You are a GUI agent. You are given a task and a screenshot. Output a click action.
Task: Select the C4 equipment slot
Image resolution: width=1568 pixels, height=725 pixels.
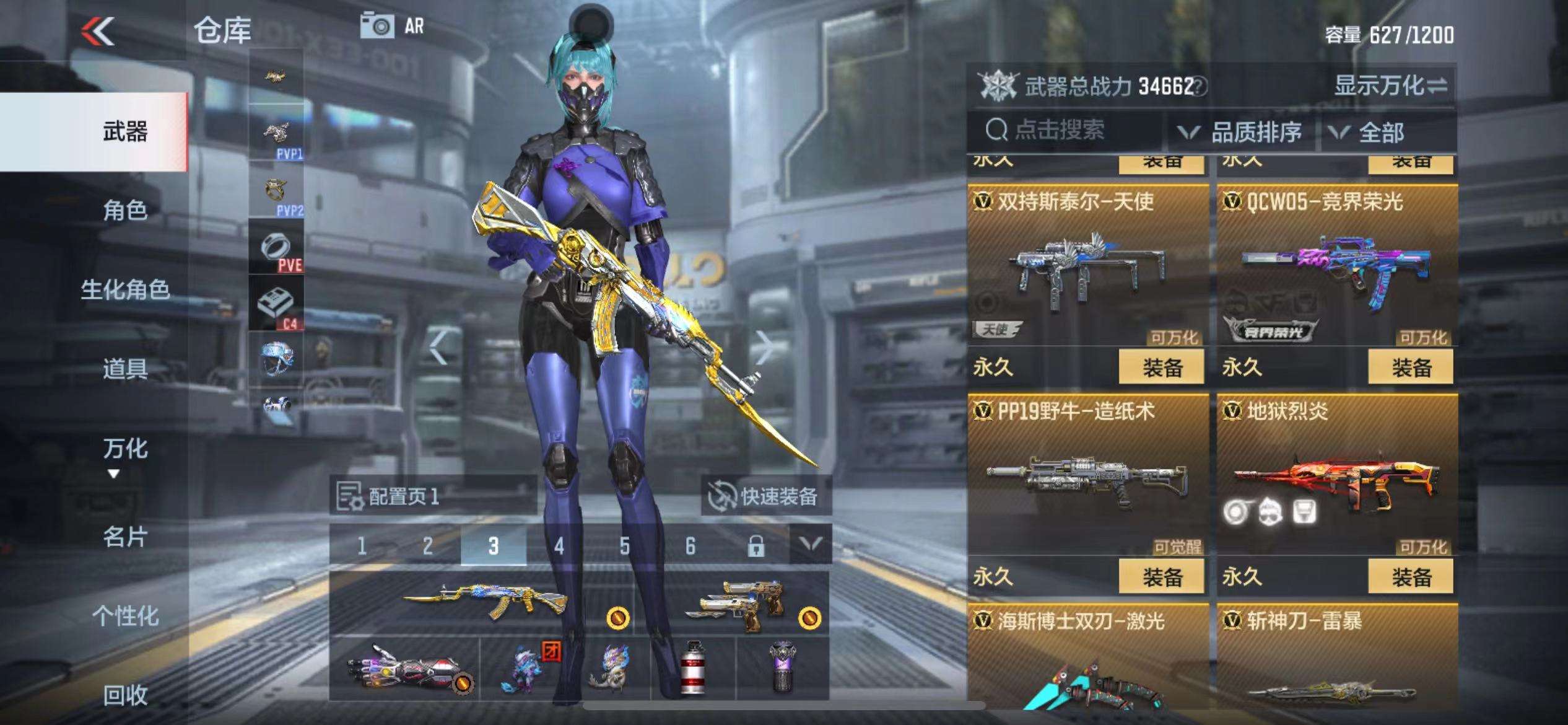276,304
